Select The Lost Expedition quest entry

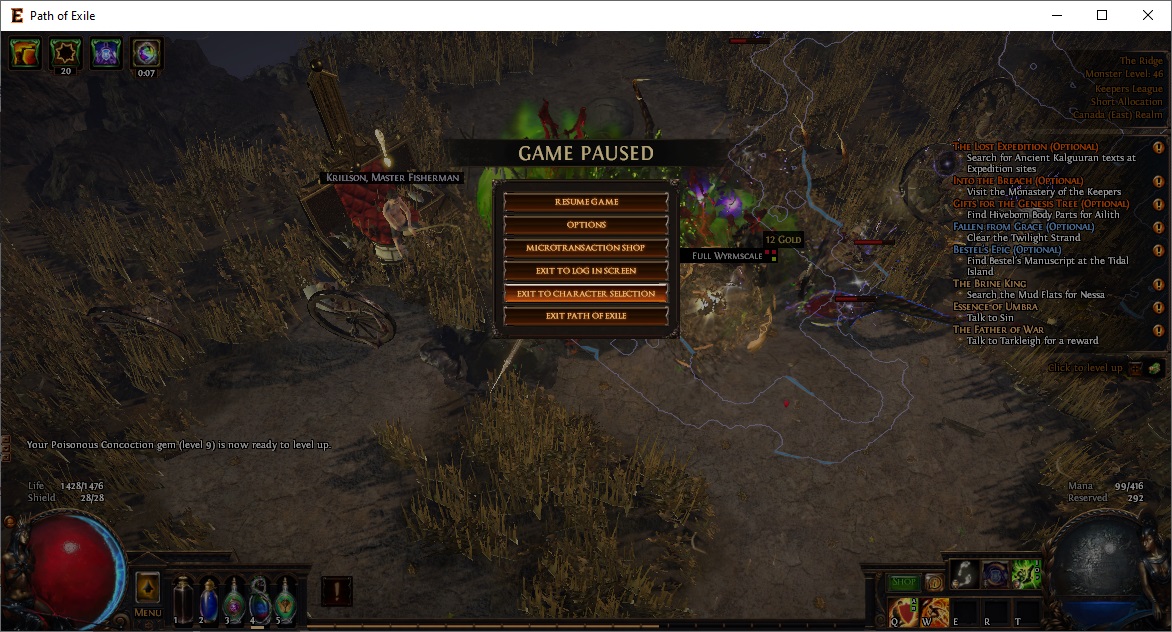pyautogui.click(x=1025, y=147)
